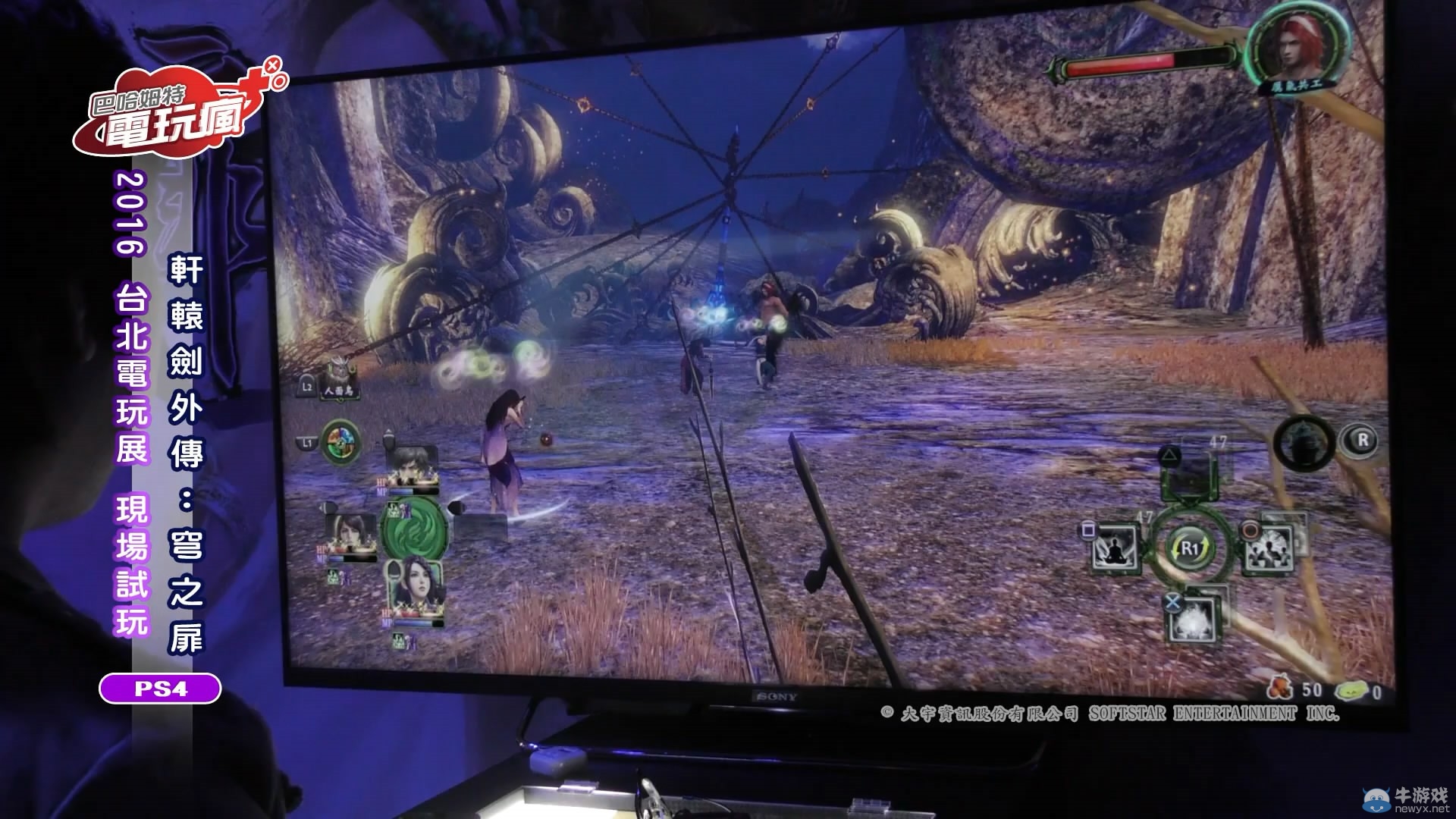
Task: Select the meditation skill on the Square slot
Action: (1115, 546)
